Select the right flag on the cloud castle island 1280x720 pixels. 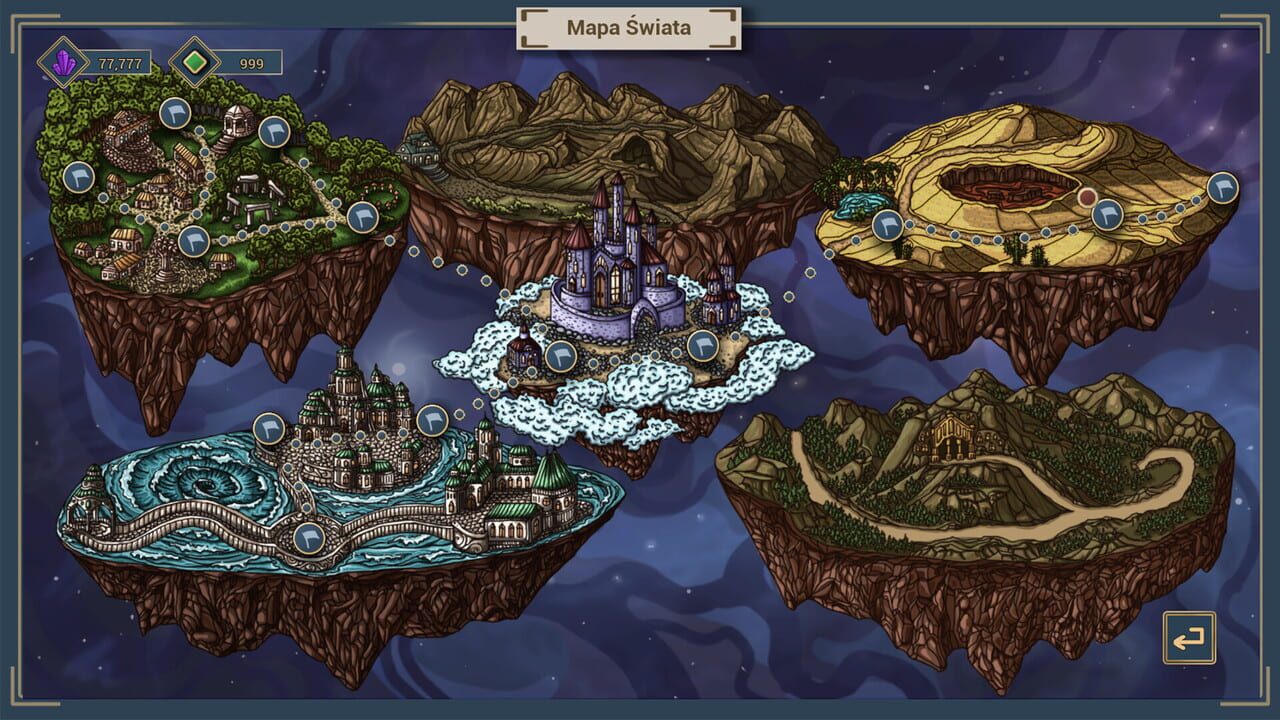703,346
